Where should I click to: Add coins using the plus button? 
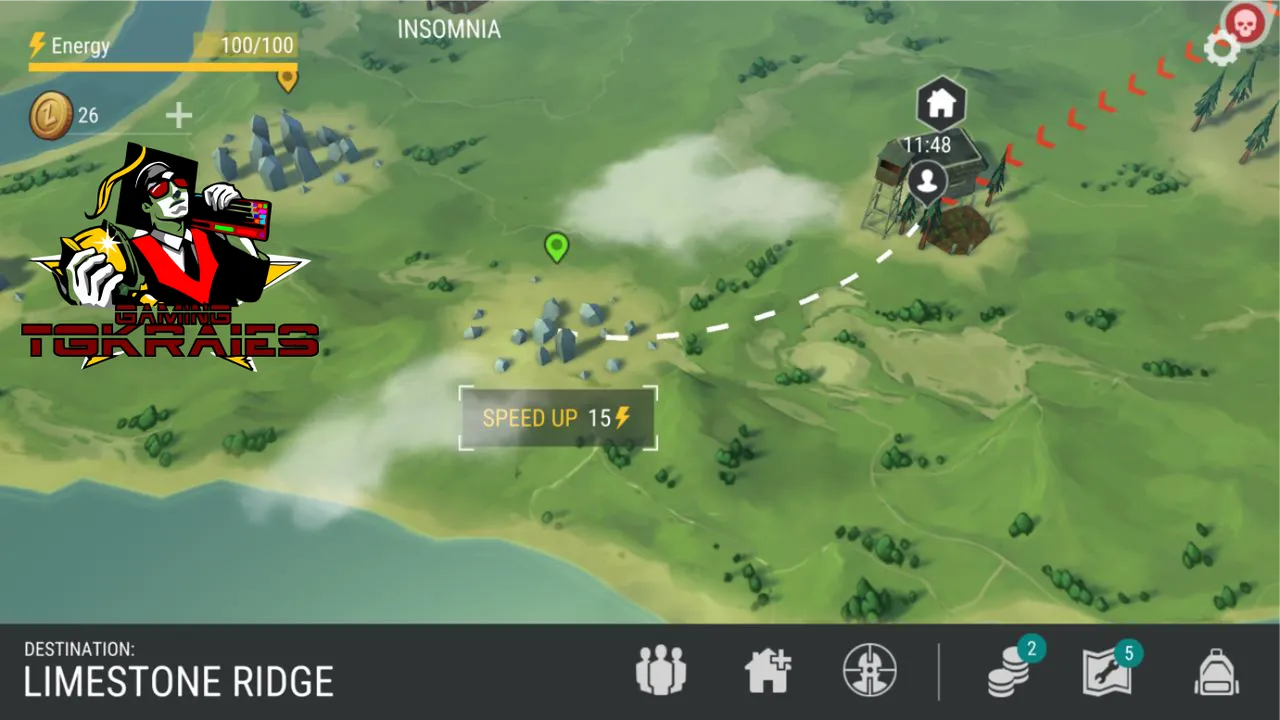point(178,116)
